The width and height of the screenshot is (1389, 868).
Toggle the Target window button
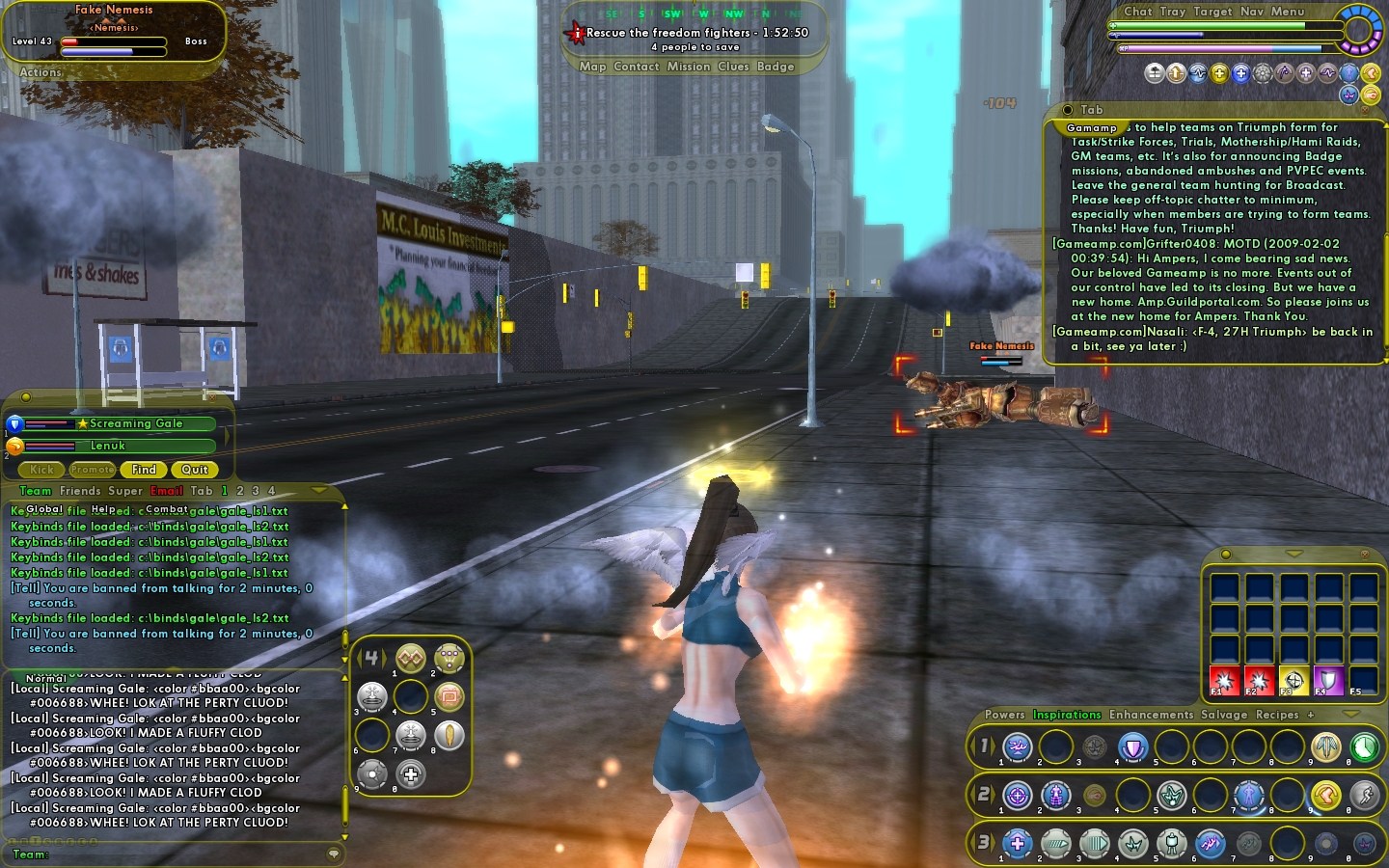click(x=1212, y=12)
